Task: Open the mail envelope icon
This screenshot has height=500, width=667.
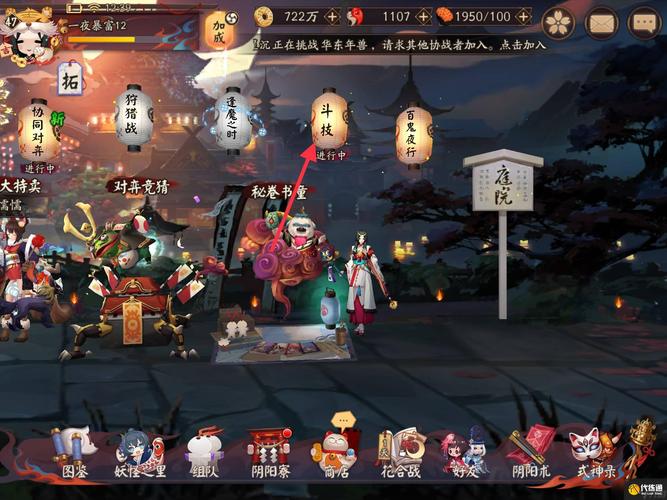Action: 601,21
